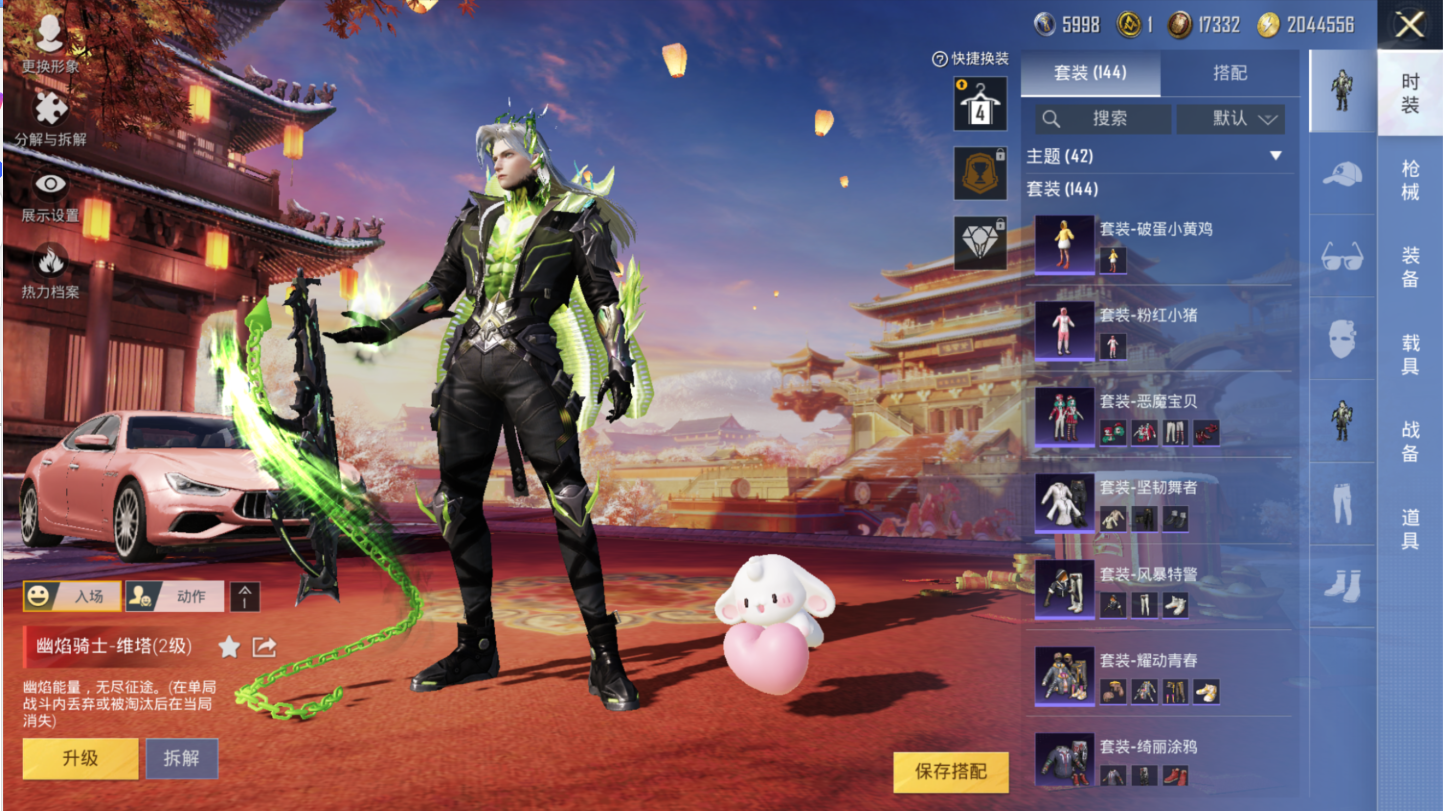The width and height of the screenshot is (1443, 811).
Task: Select the 套装 (144) tab
Action: (1090, 73)
